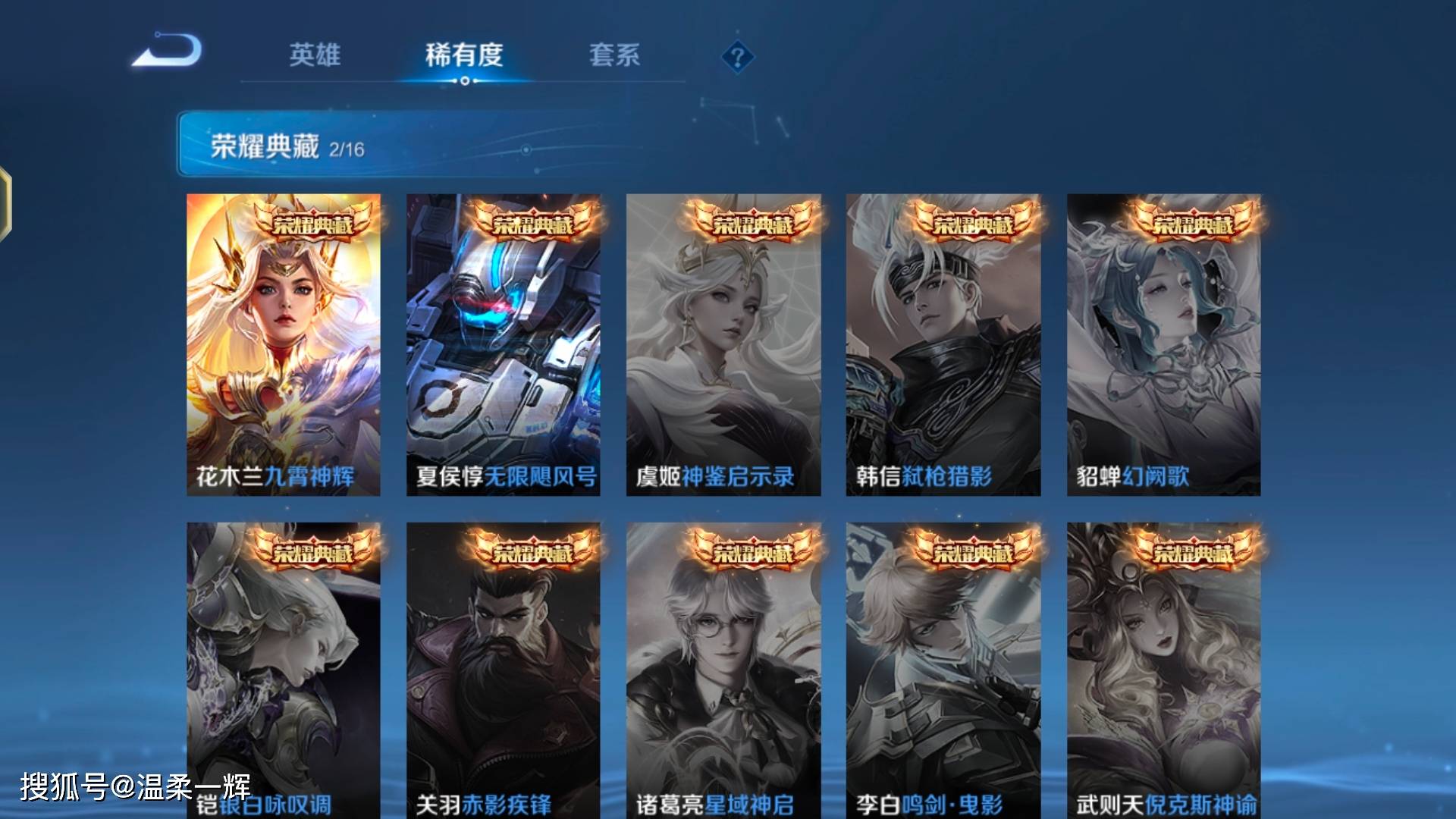Image resolution: width=1456 pixels, height=819 pixels.
Task: View 虞姬 神鉴启示录 skin card
Action: pos(723,345)
